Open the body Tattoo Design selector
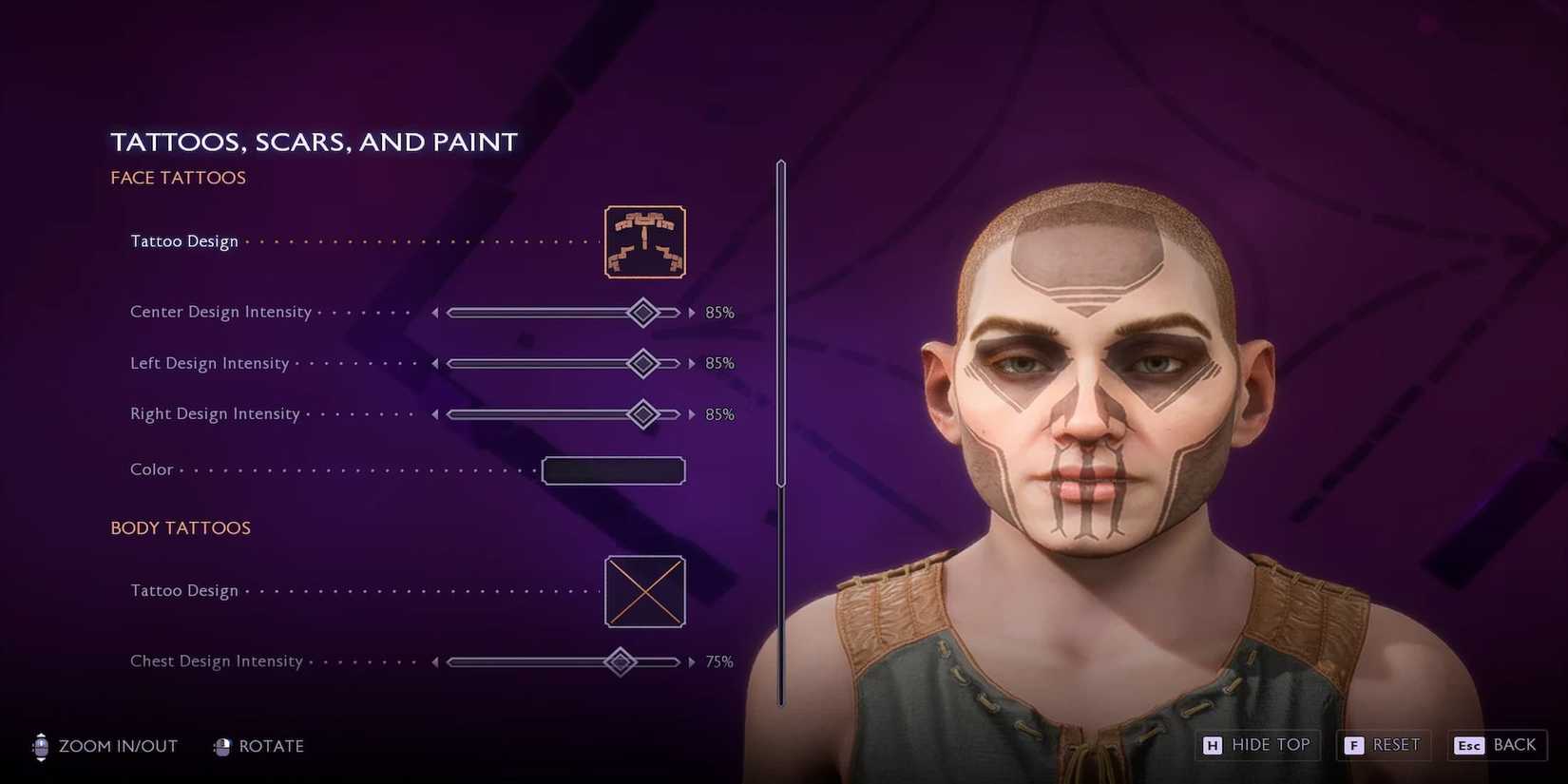The image size is (1568, 784). click(x=644, y=591)
